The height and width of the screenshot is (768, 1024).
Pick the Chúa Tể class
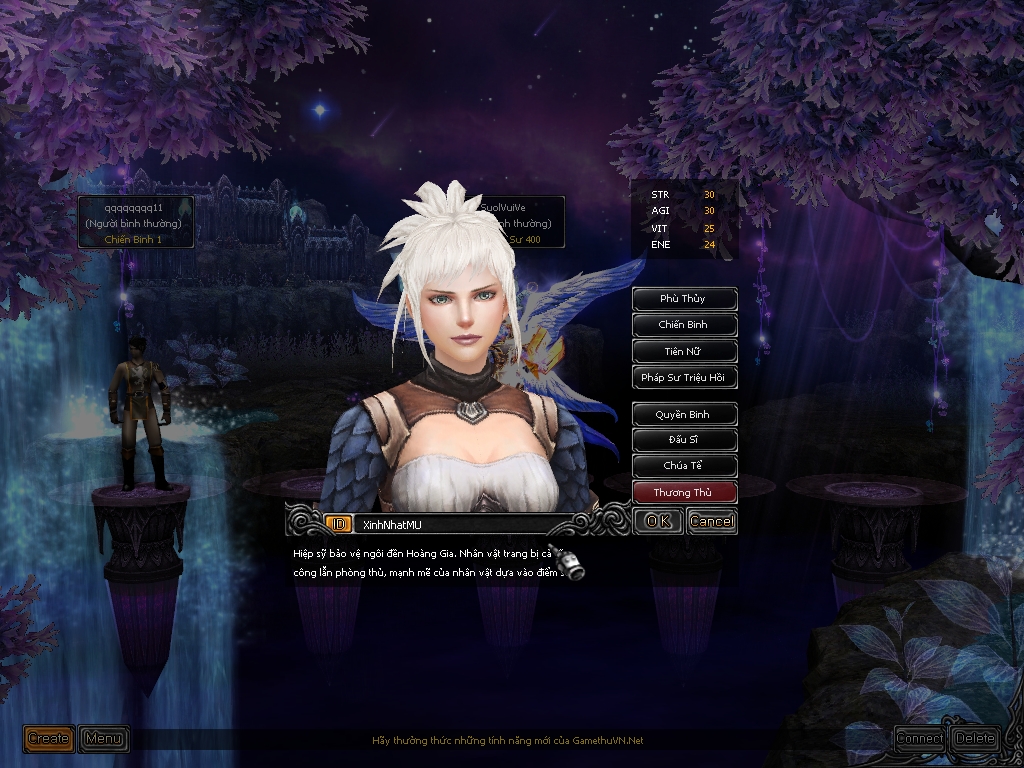pos(684,466)
